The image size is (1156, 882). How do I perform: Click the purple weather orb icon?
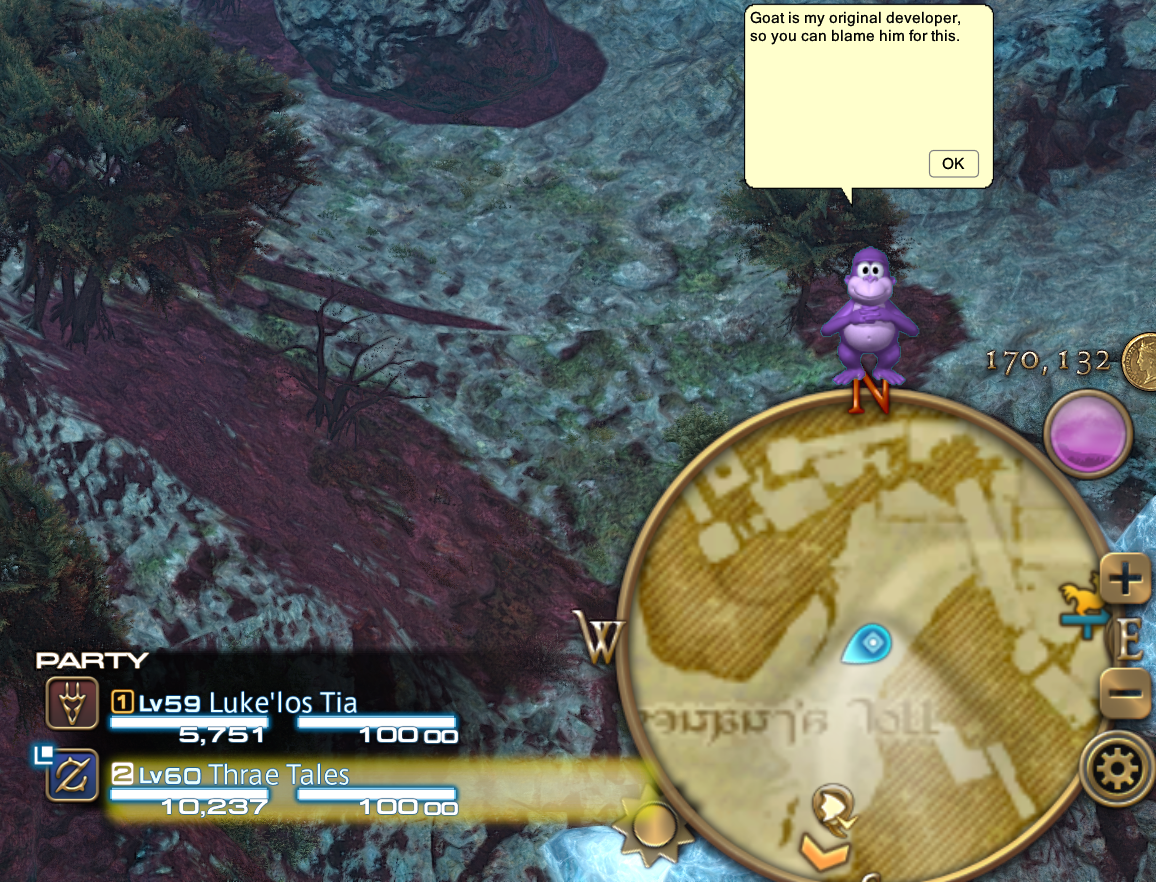click(x=1088, y=433)
